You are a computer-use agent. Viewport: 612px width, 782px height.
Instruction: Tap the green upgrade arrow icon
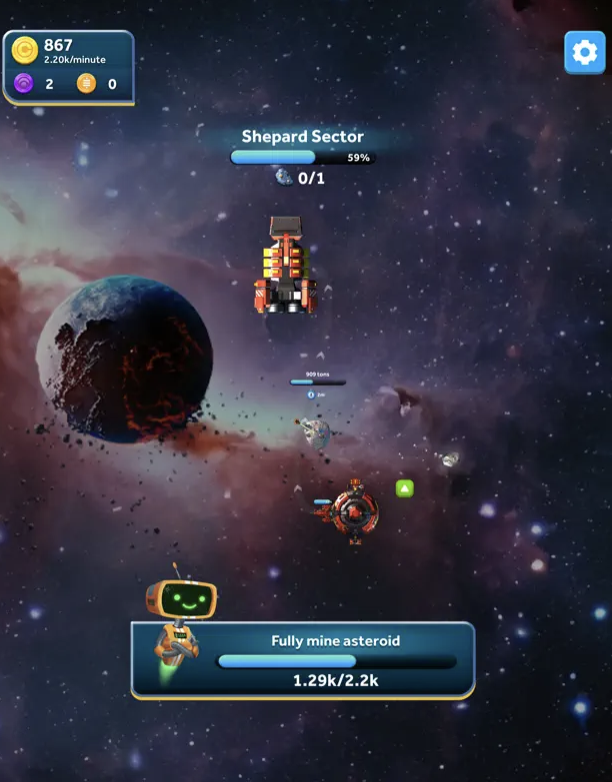404,488
